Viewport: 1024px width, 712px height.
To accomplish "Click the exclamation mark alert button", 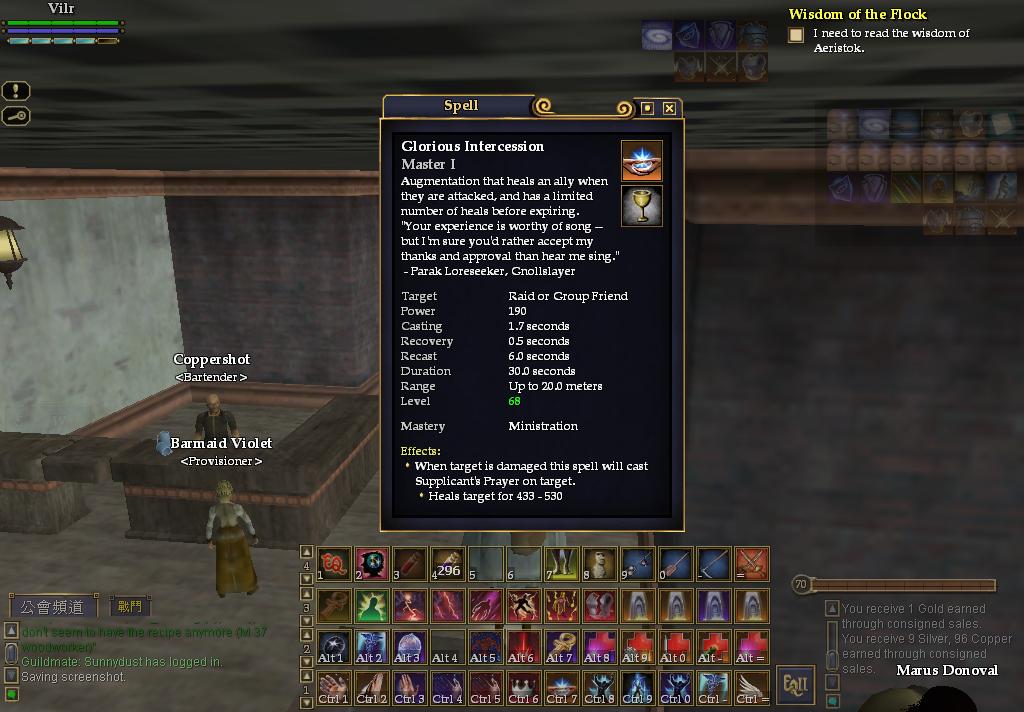I will click(x=17, y=91).
